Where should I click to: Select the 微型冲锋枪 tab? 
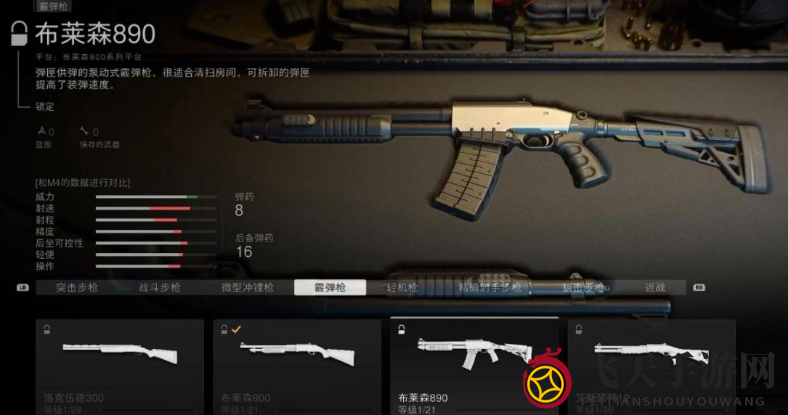coord(245,287)
